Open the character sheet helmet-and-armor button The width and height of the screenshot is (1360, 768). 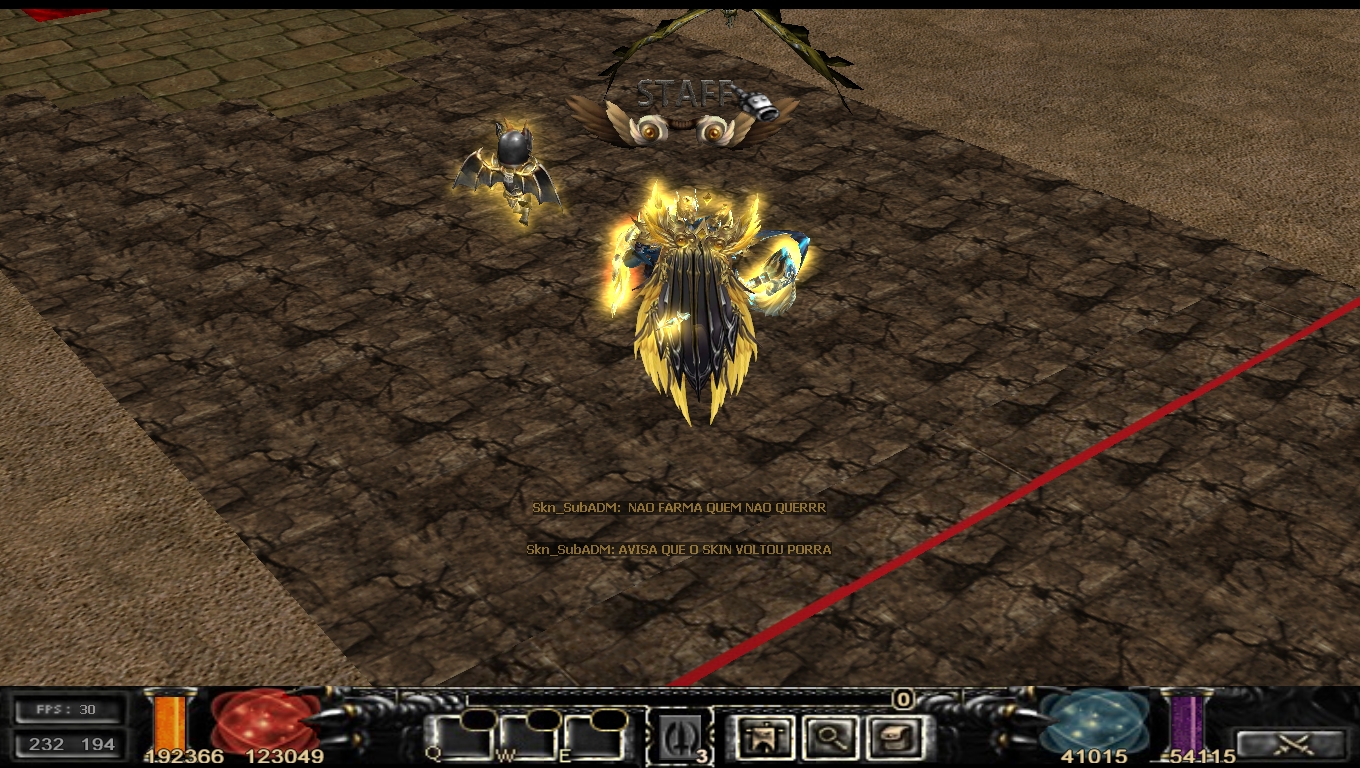coord(763,738)
